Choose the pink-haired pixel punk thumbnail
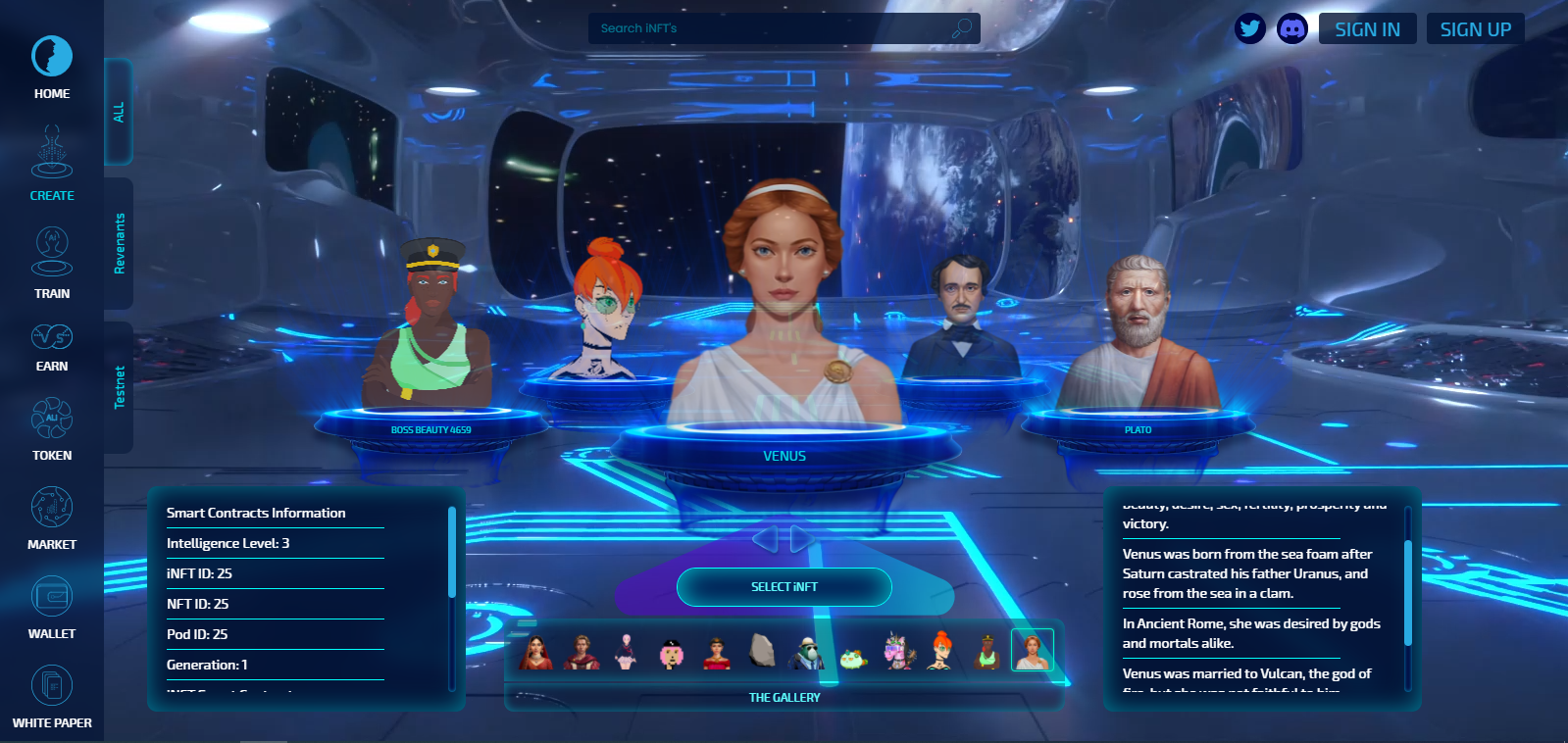The height and width of the screenshot is (743, 1568). 672,651
